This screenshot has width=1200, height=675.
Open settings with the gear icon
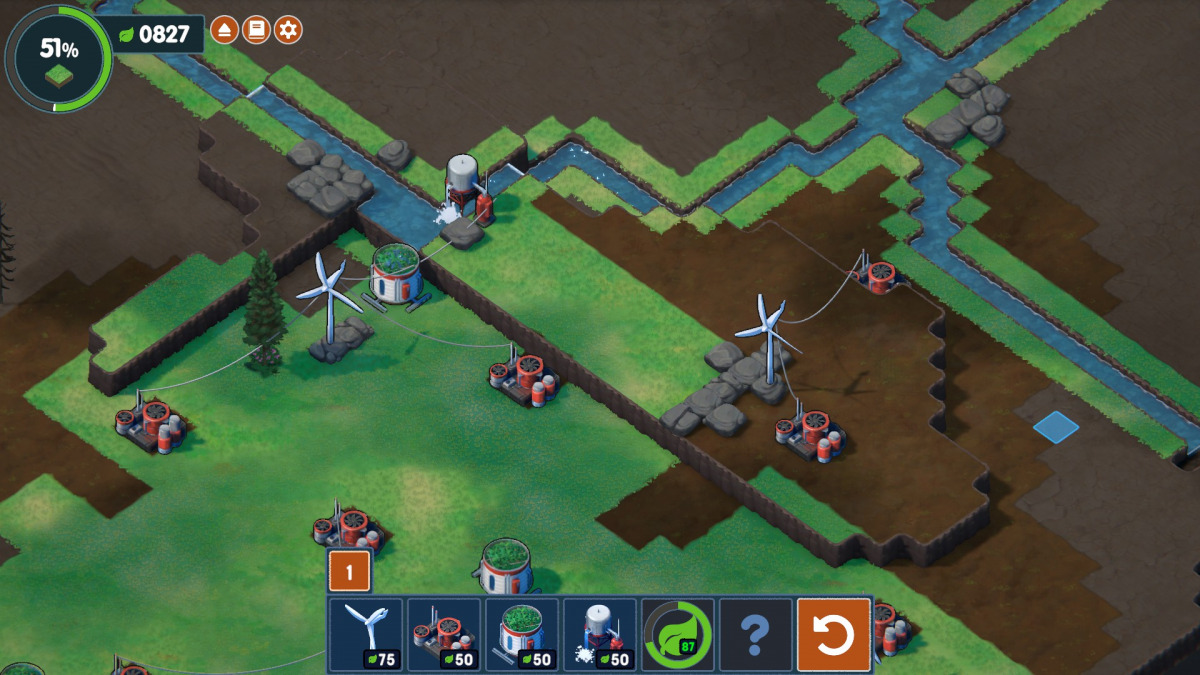tap(288, 31)
